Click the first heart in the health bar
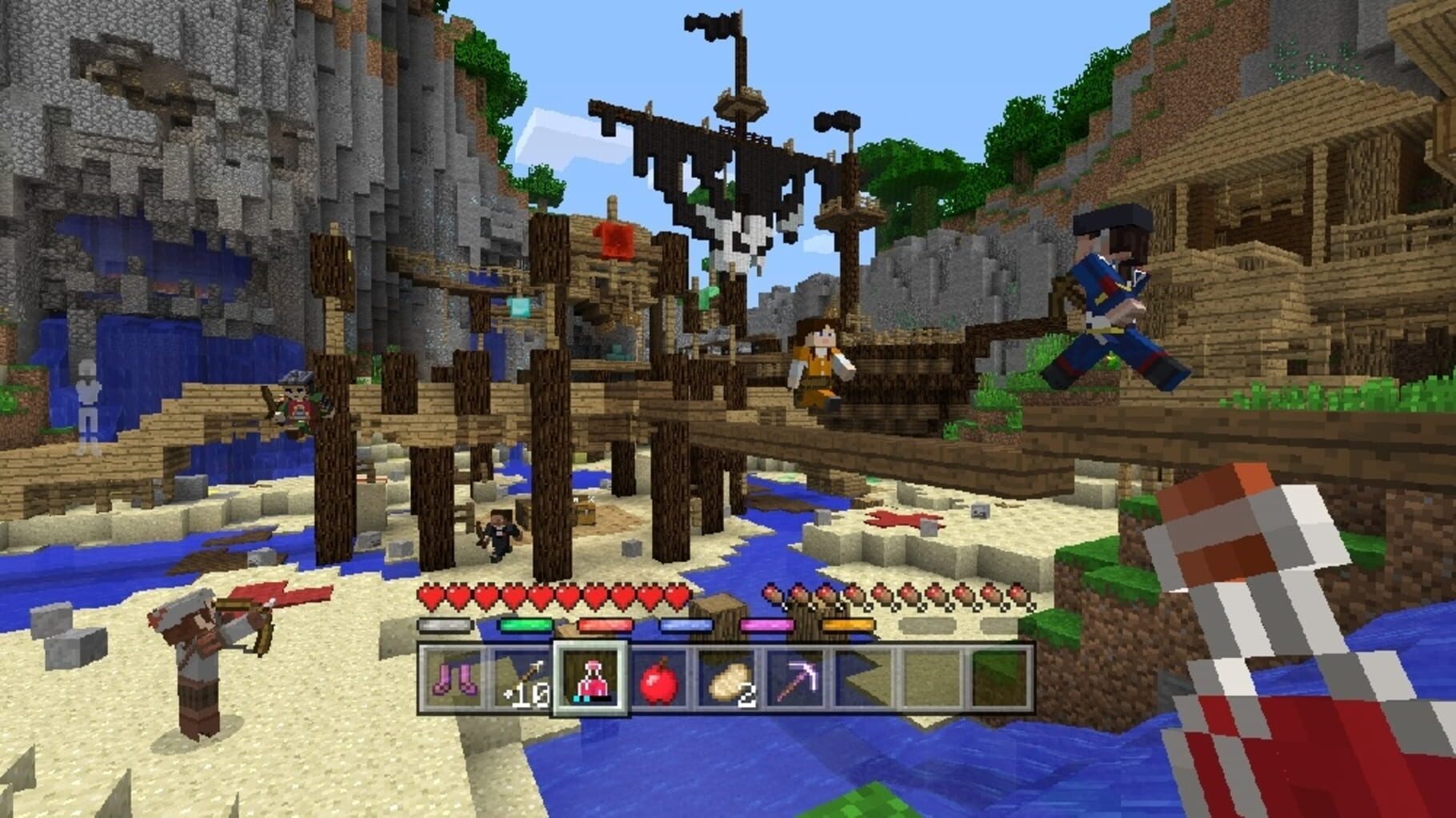The height and width of the screenshot is (818, 1456). coord(430,596)
